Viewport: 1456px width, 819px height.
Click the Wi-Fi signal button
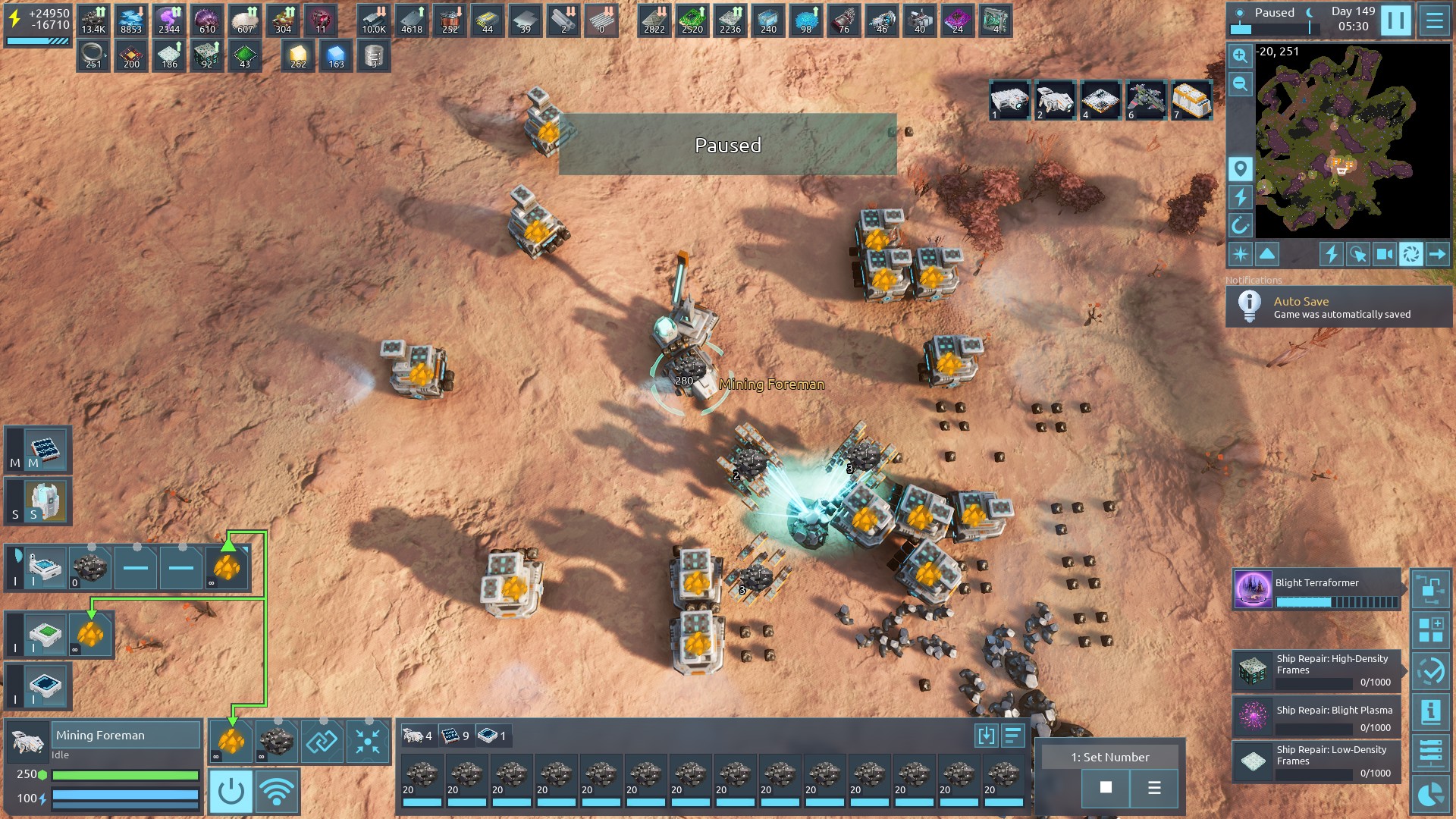(277, 792)
